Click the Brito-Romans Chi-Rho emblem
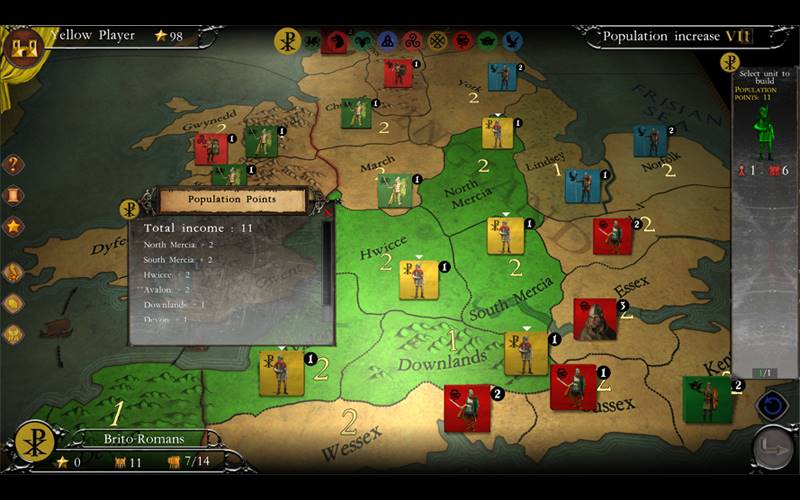Screen dimensions: 800x500 [x=35, y=442]
